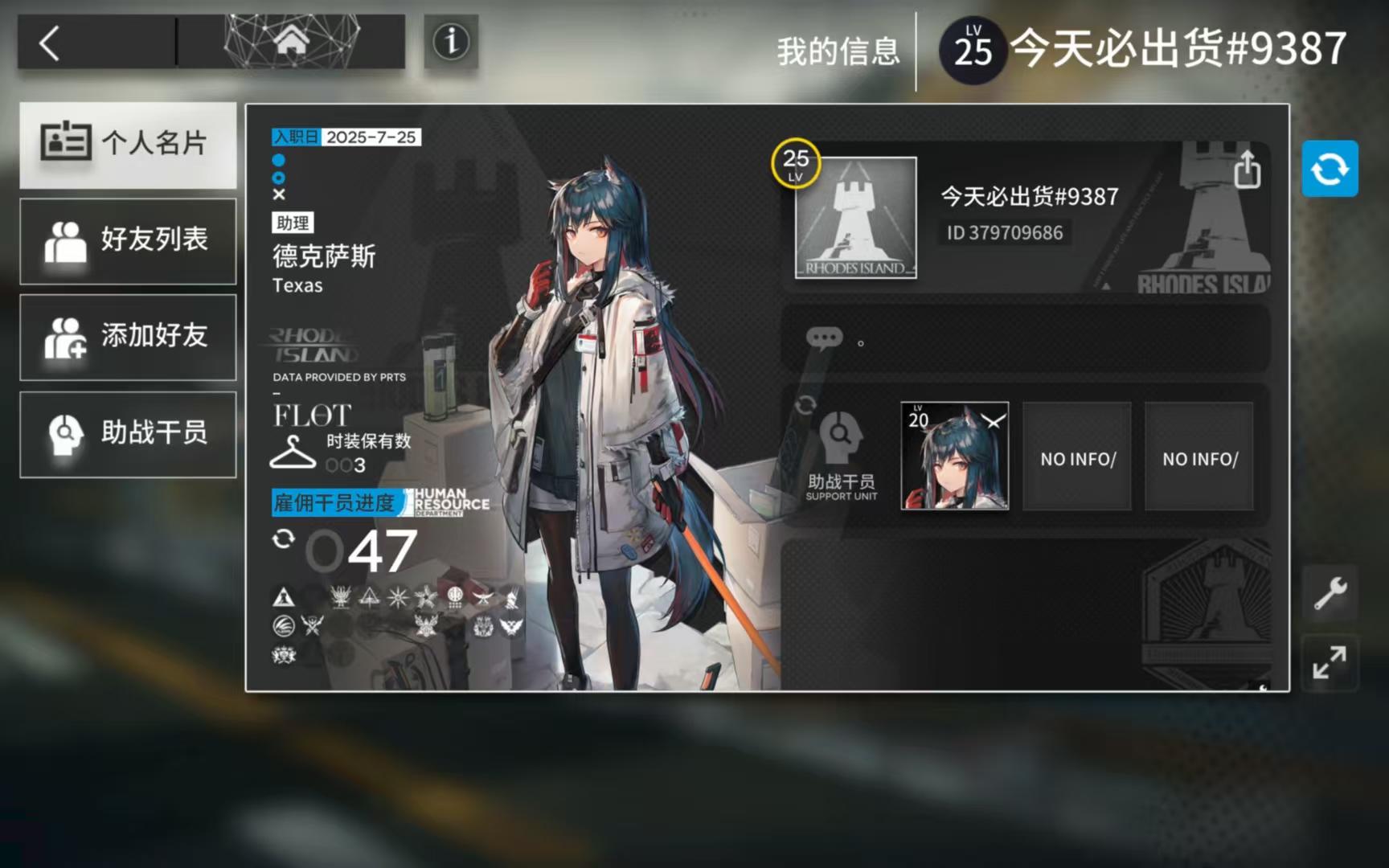Tap the share icon on the name card
The width and height of the screenshot is (1389, 868).
[x=1248, y=170]
